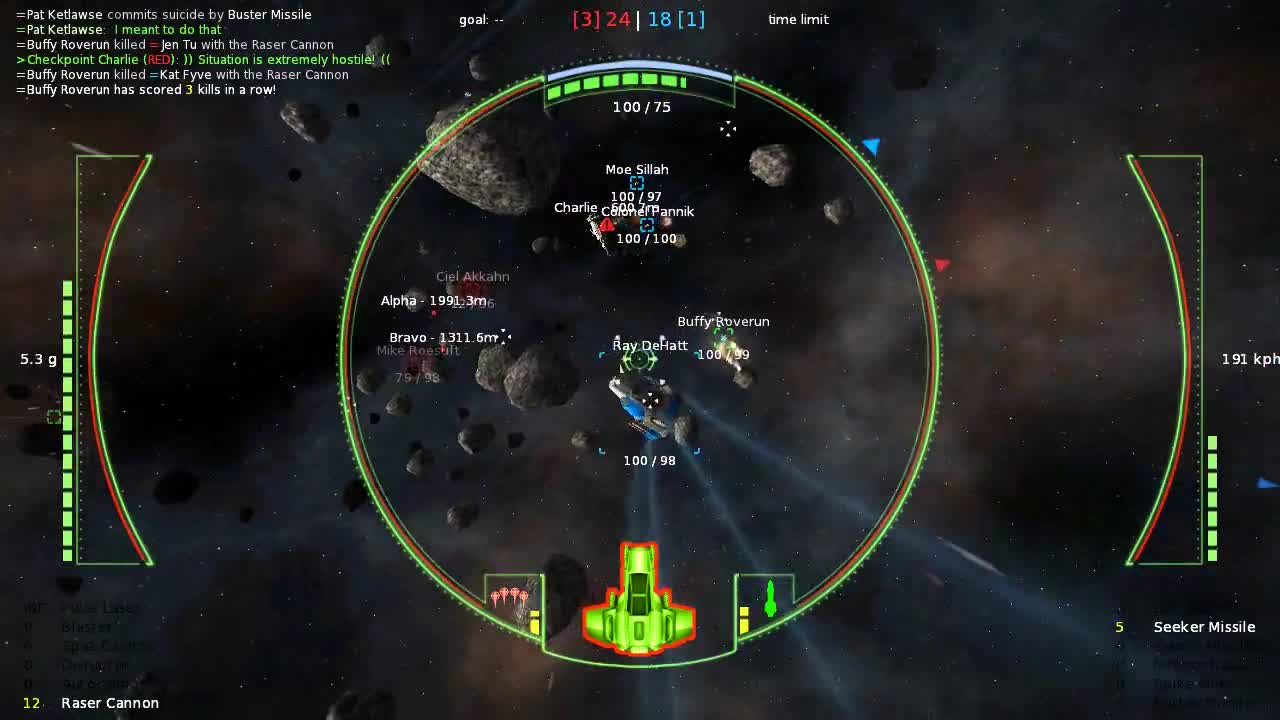Image resolution: width=1280 pixels, height=720 pixels.
Task: Toggle the Pulse Laser in the weapon list
Action: coord(100,607)
